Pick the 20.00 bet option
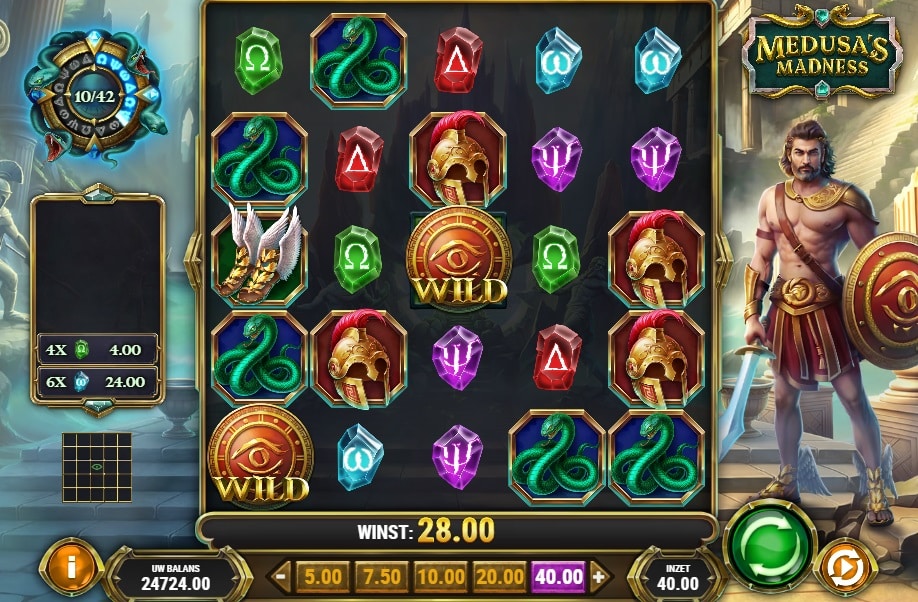Image resolution: width=918 pixels, height=602 pixels. (x=500, y=576)
